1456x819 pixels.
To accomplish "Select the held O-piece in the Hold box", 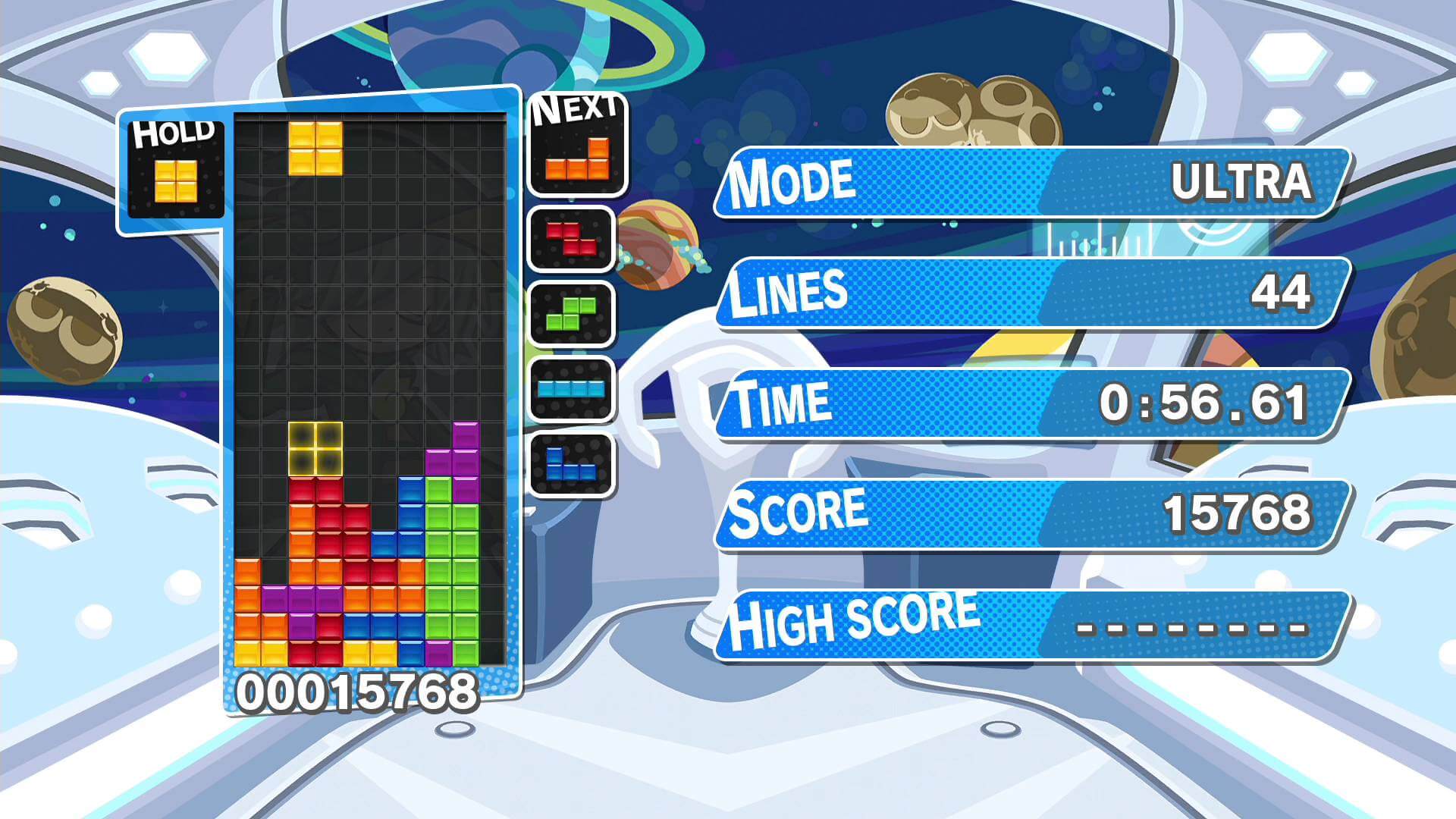I will 176,179.
